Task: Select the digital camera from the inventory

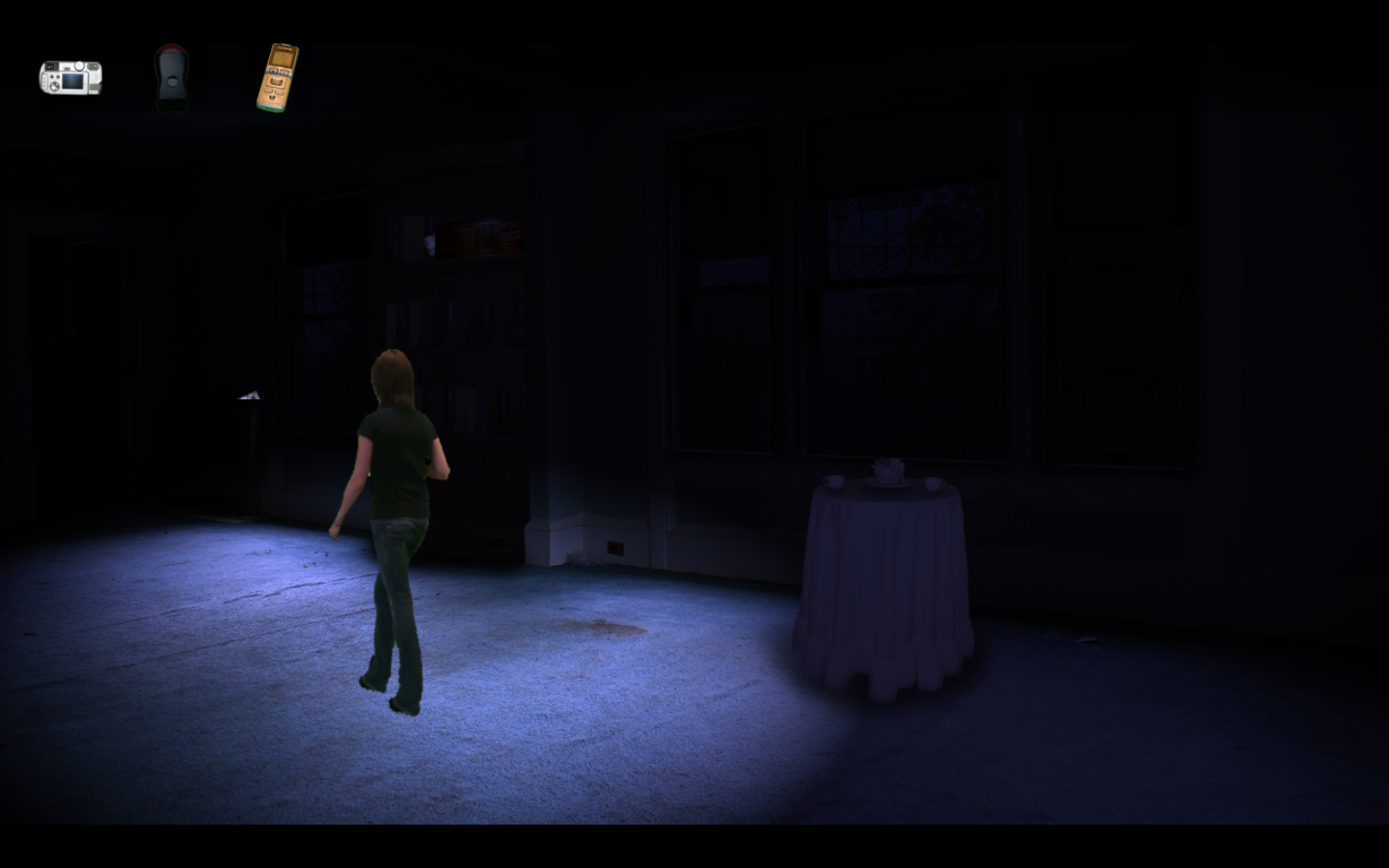Action: click(70, 76)
